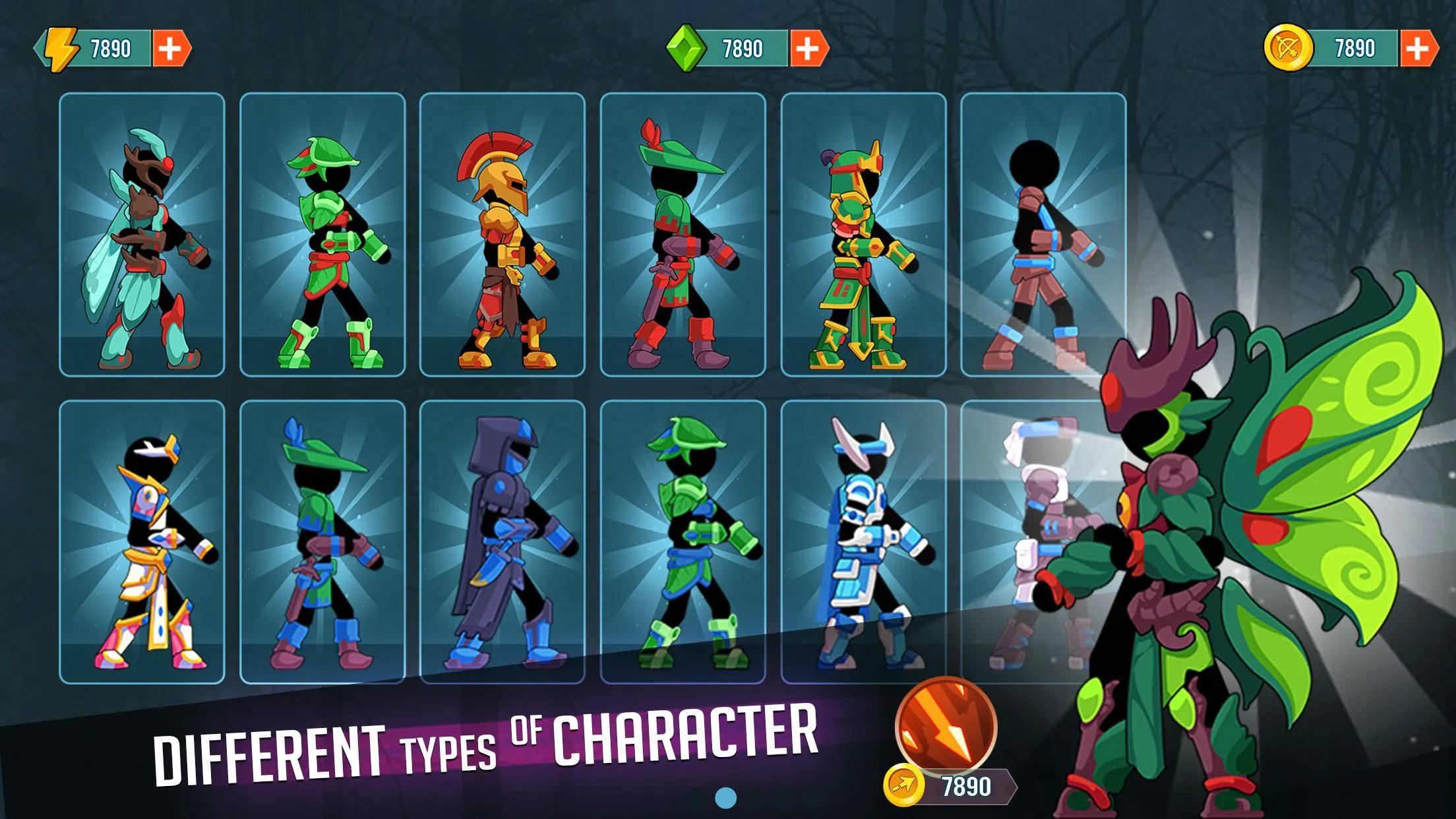The image size is (1456, 819).
Task: Pick the green and gold samurai armor character
Action: click(863, 235)
